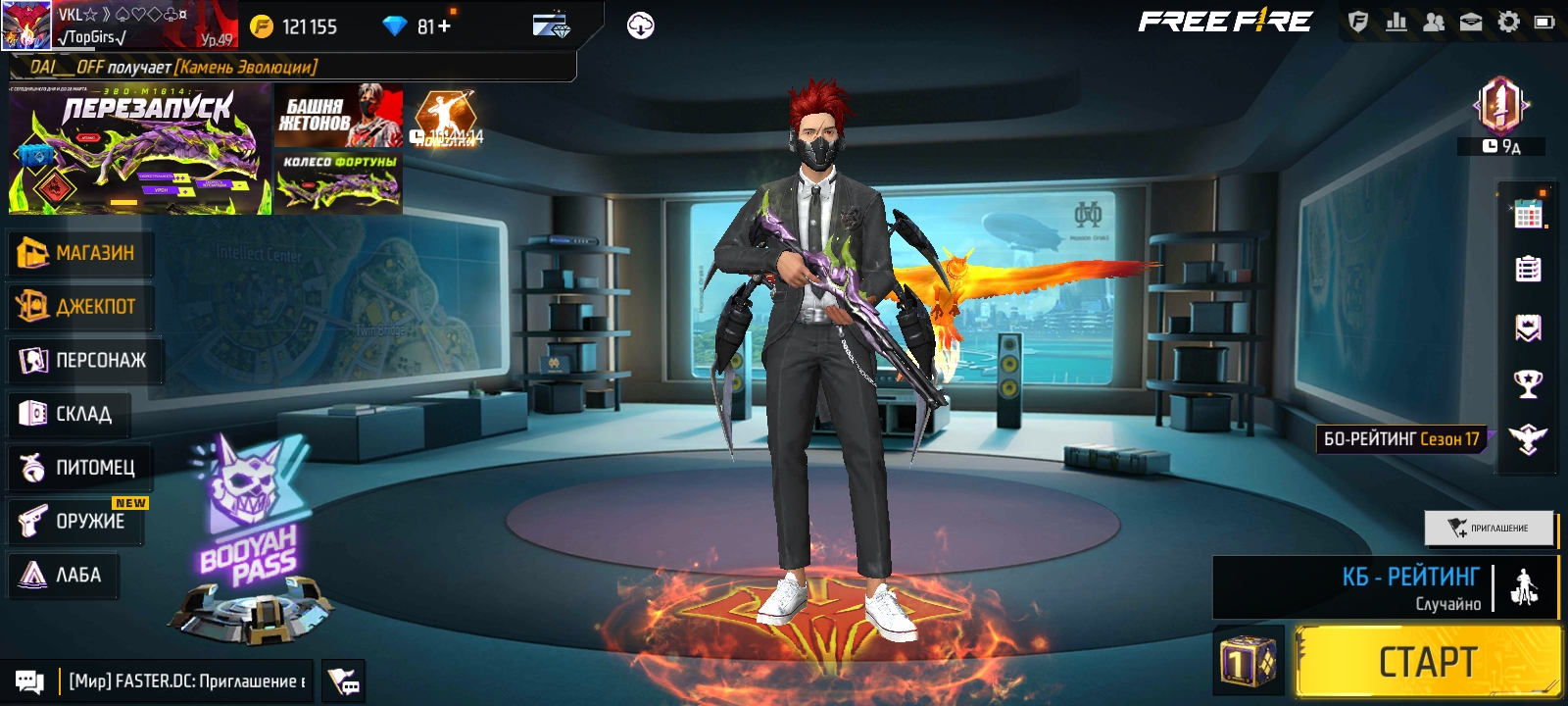The height and width of the screenshot is (706, 1568).
Task: View the ПЕРЕЗАПУСК event banner
Action: [139, 149]
